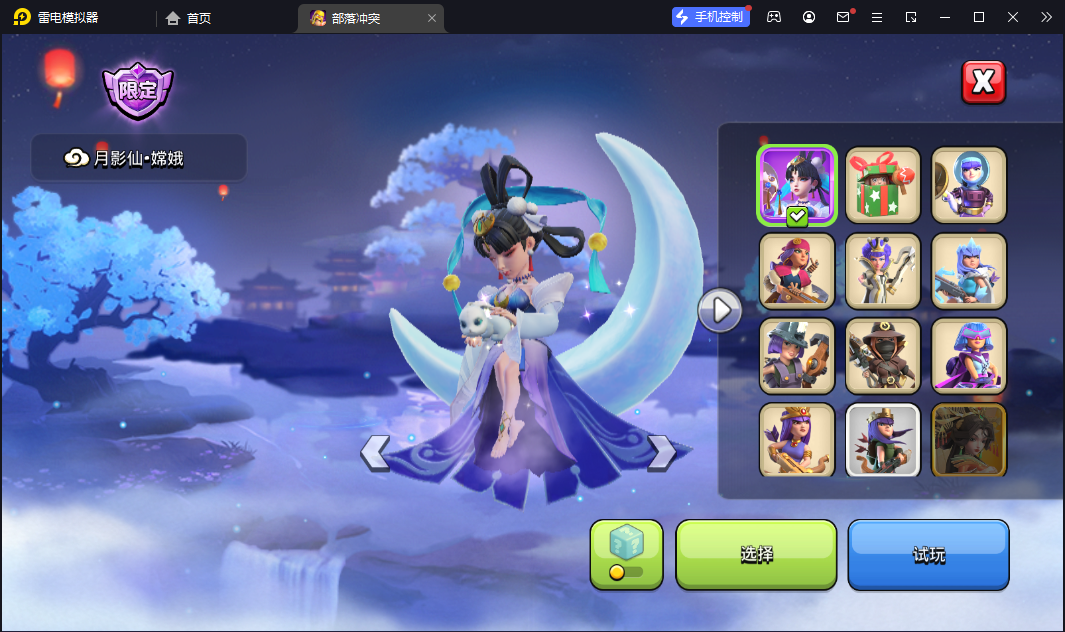Pick the gray hat crossbow queen skin

point(796,355)
